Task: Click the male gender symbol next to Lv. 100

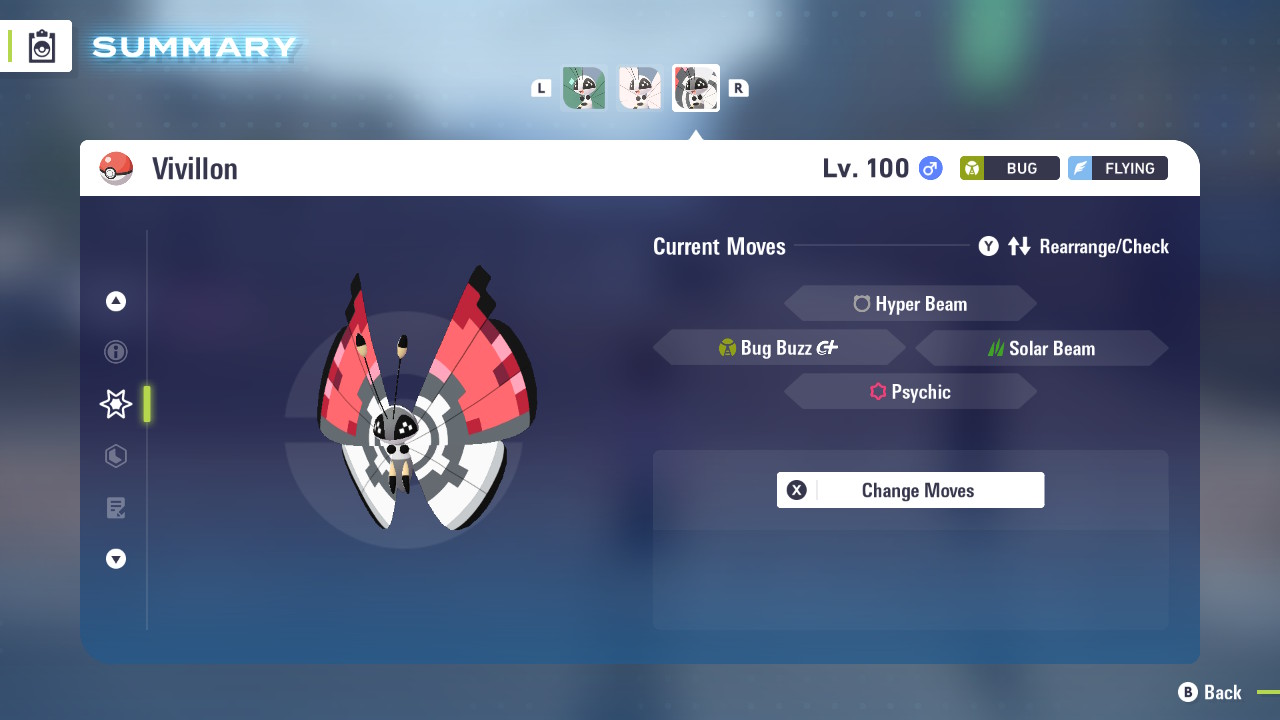Action: click(x=929, y=168)
